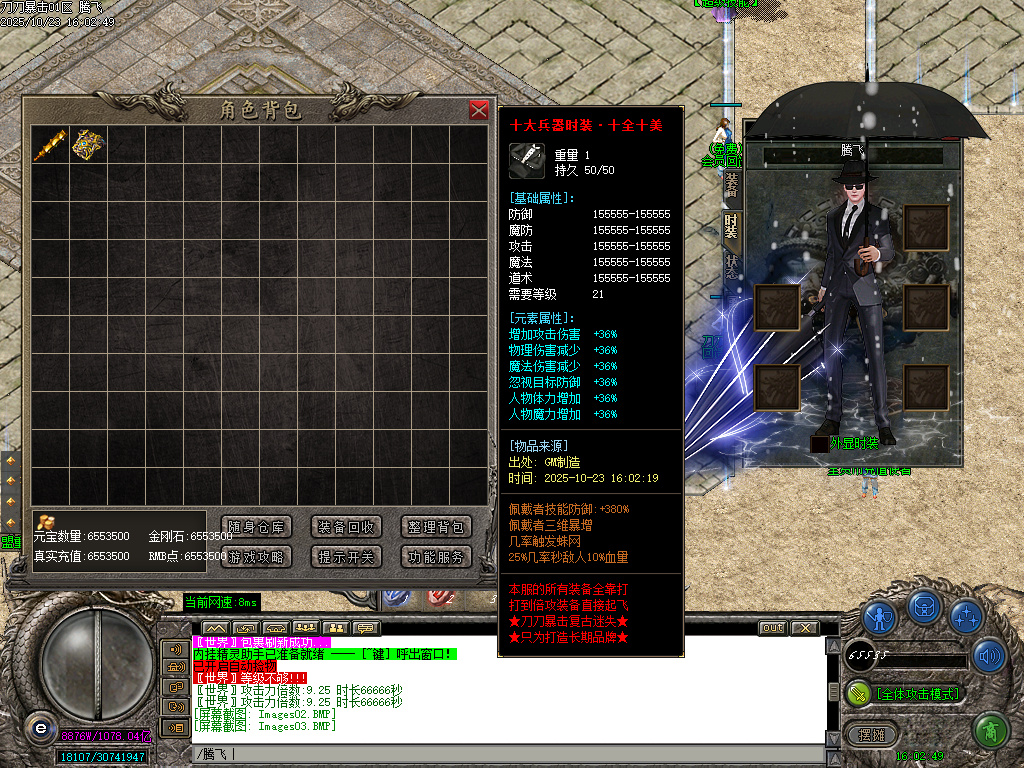Open the character panel via warrior icon

880,616
